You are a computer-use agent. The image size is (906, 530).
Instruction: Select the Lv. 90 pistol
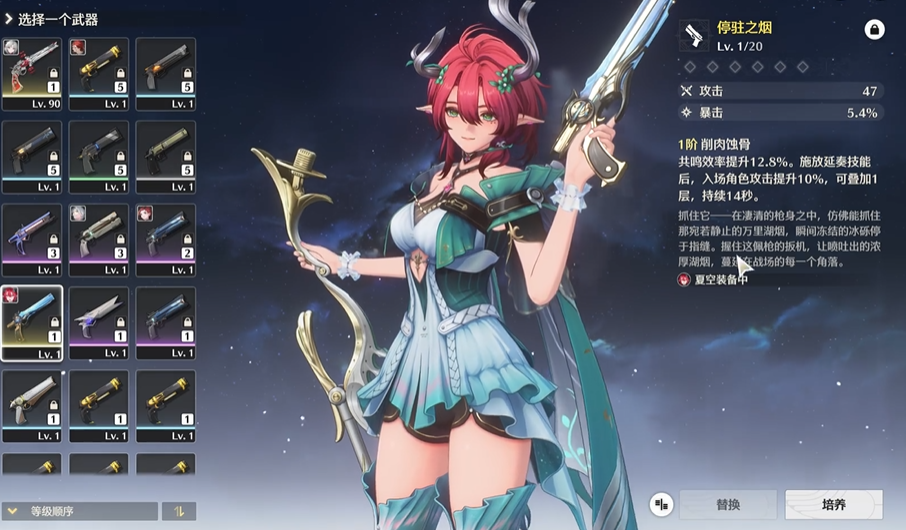[x=32, y=73]
